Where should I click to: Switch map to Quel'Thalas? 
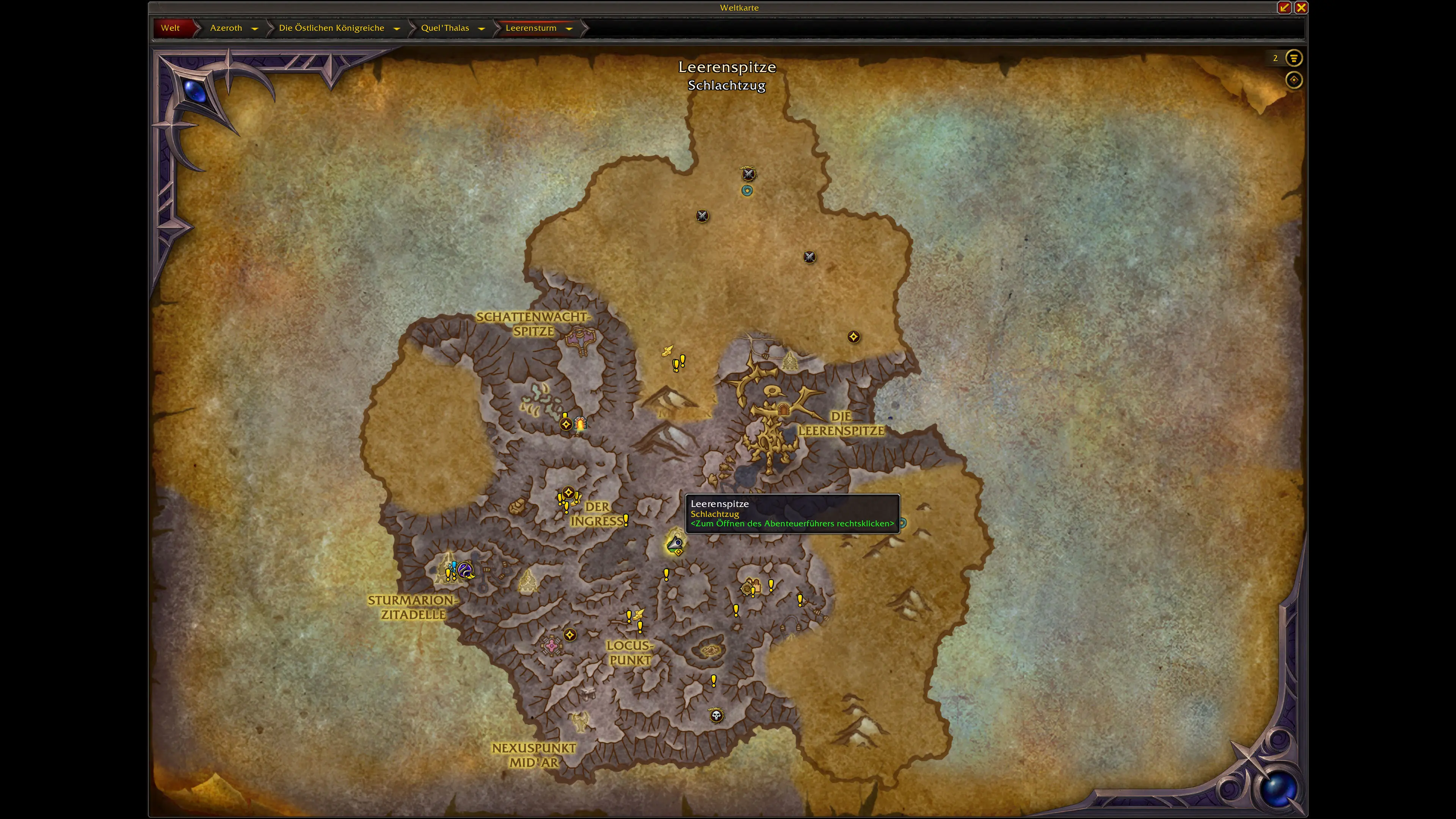[x=445, y=28]
